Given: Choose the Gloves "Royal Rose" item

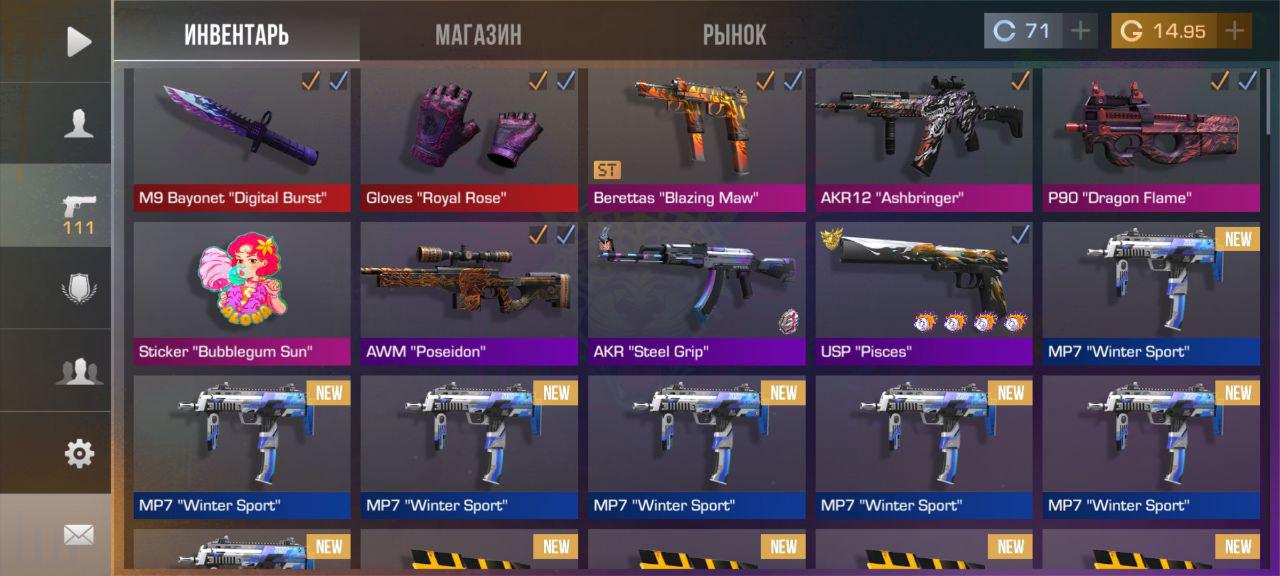Looking at the screenshot, I should [469, 140].
